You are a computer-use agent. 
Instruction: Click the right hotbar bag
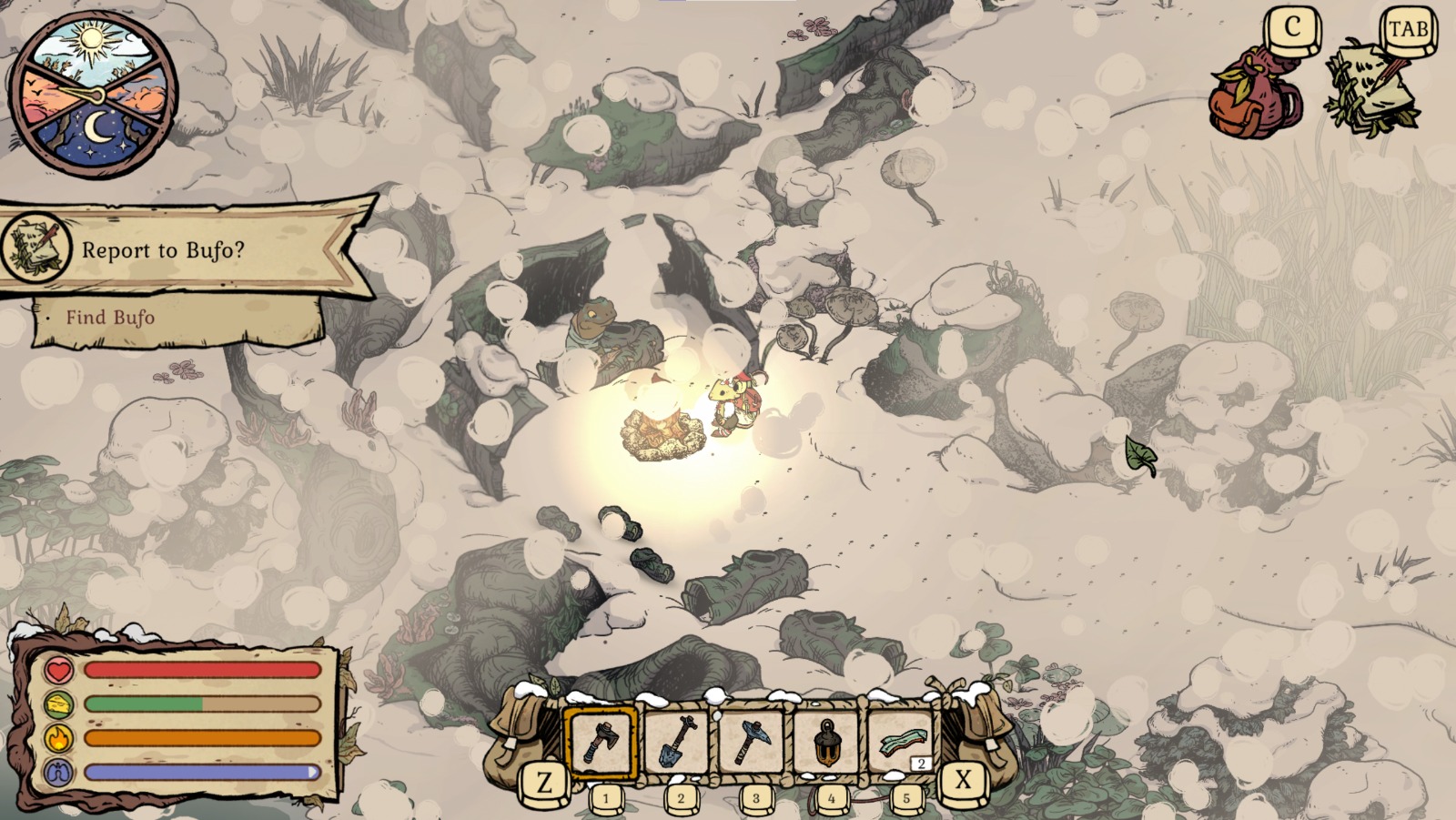[x=981, y=733]
